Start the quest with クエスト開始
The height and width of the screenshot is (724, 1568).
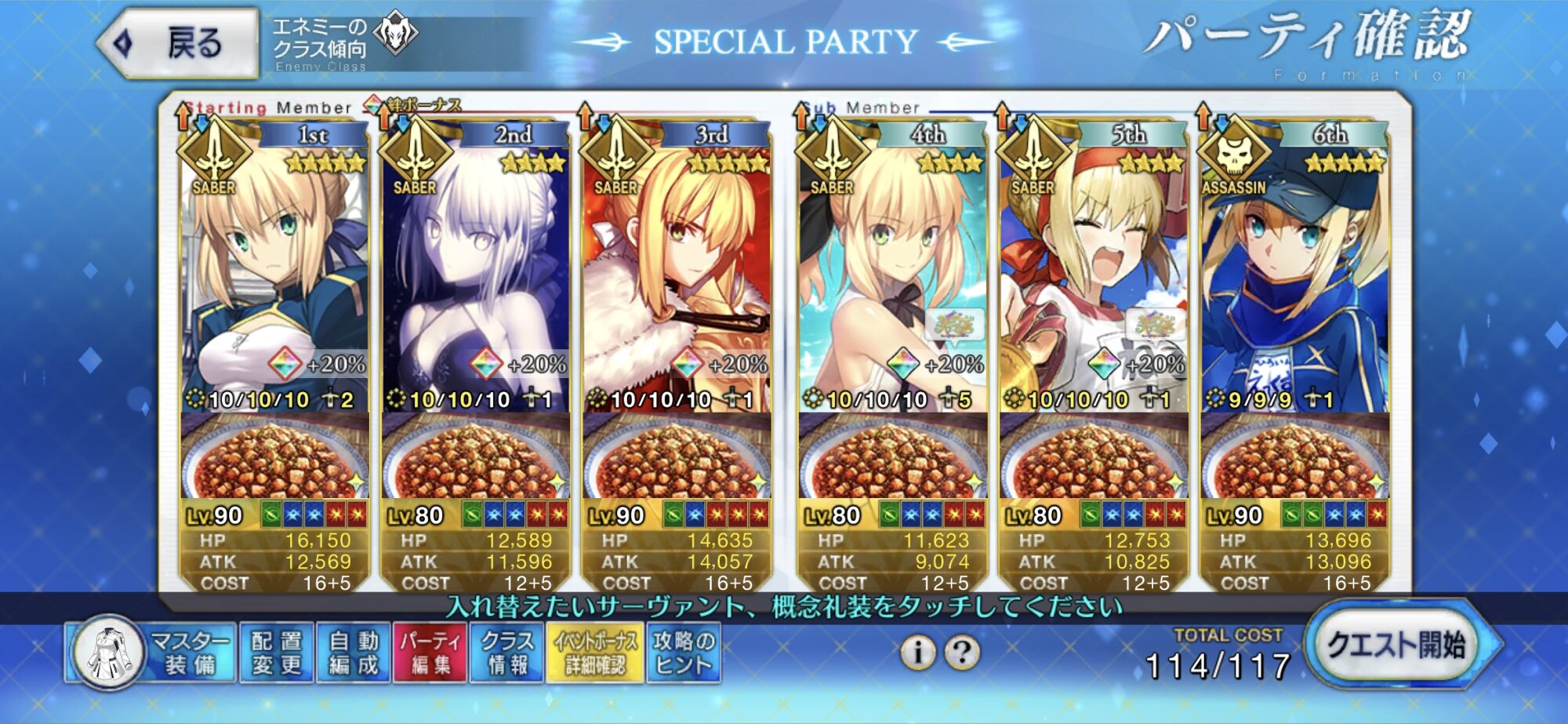(x=1396, y=645)
